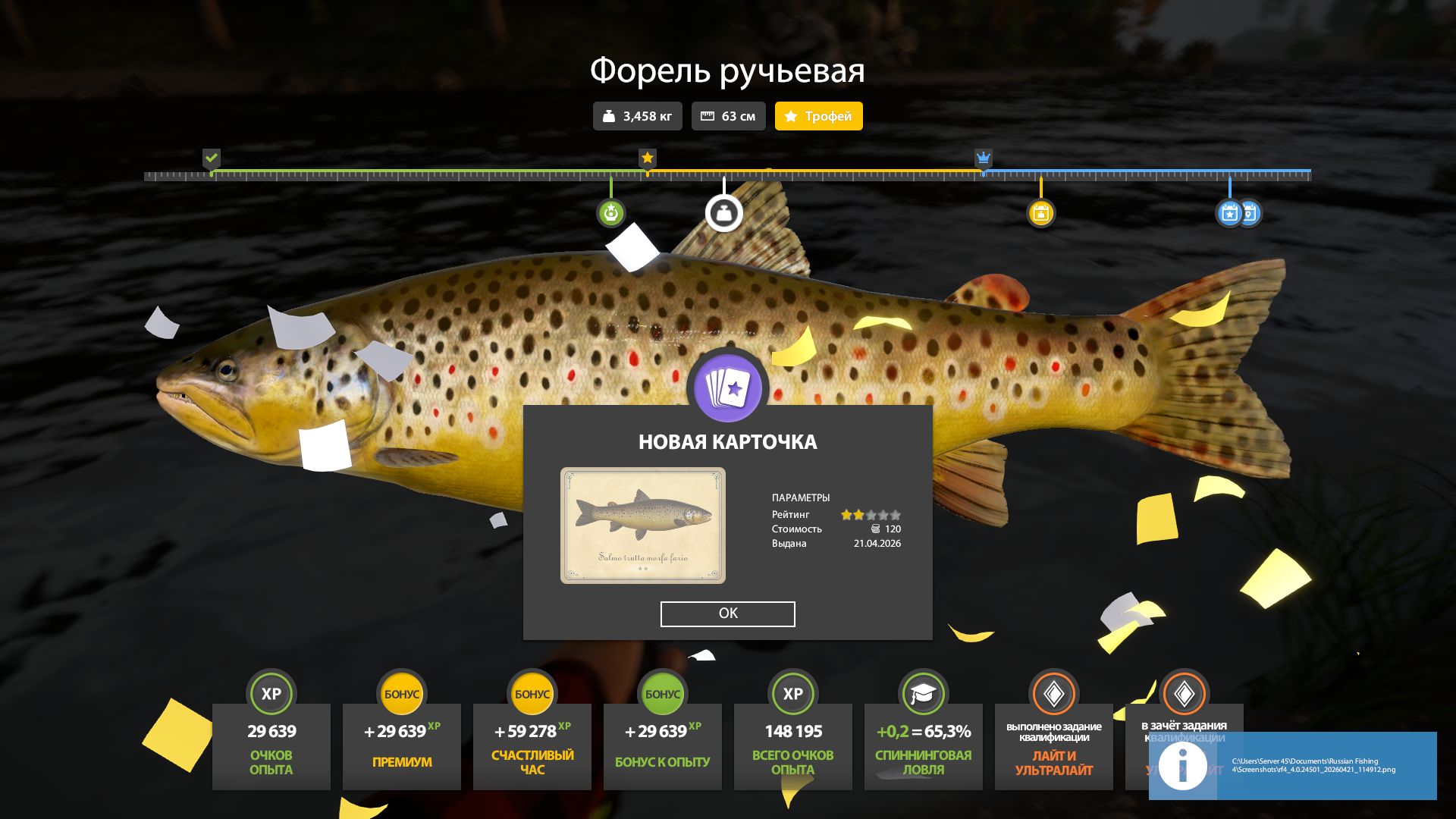Click the БОНУС icon for Счастливый час
This screenshot has height=819, width=1456.
532,693
